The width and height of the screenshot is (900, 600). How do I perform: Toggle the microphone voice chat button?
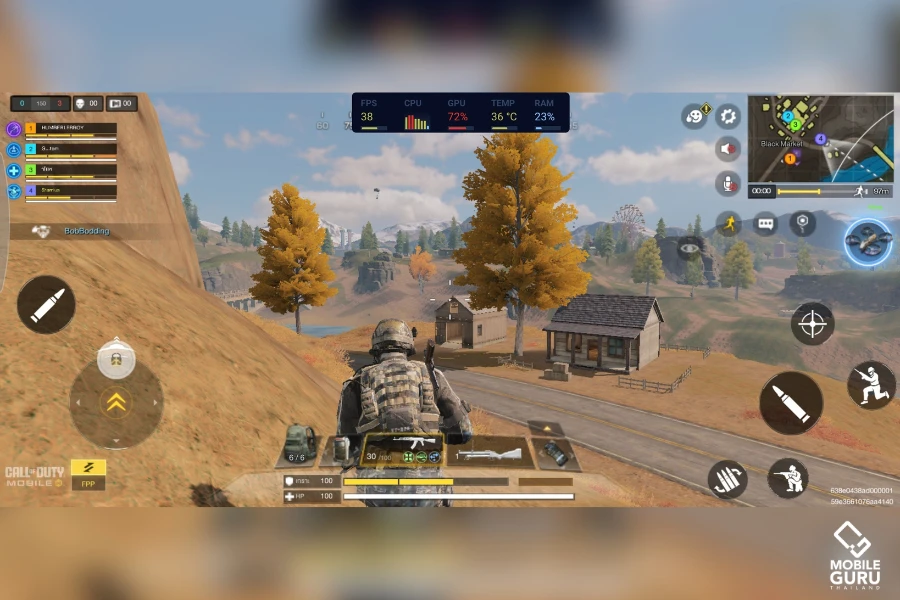coord(728,183)
